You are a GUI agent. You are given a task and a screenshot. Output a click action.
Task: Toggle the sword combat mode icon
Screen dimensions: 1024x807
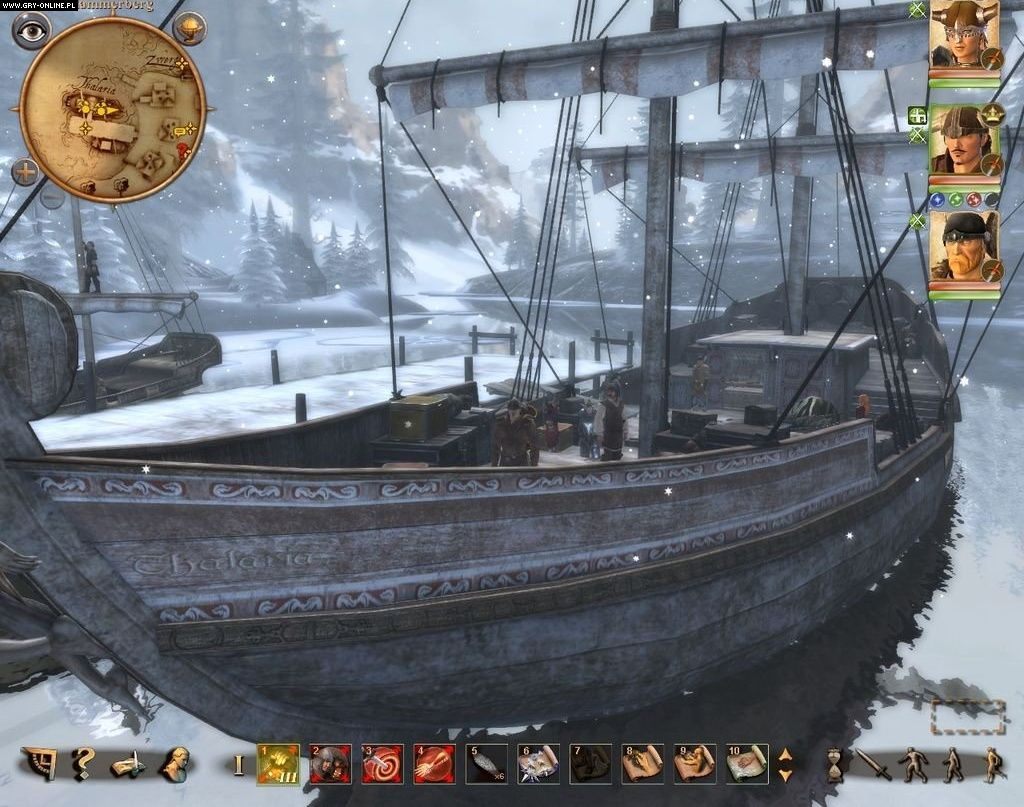(x=873, y=765)
